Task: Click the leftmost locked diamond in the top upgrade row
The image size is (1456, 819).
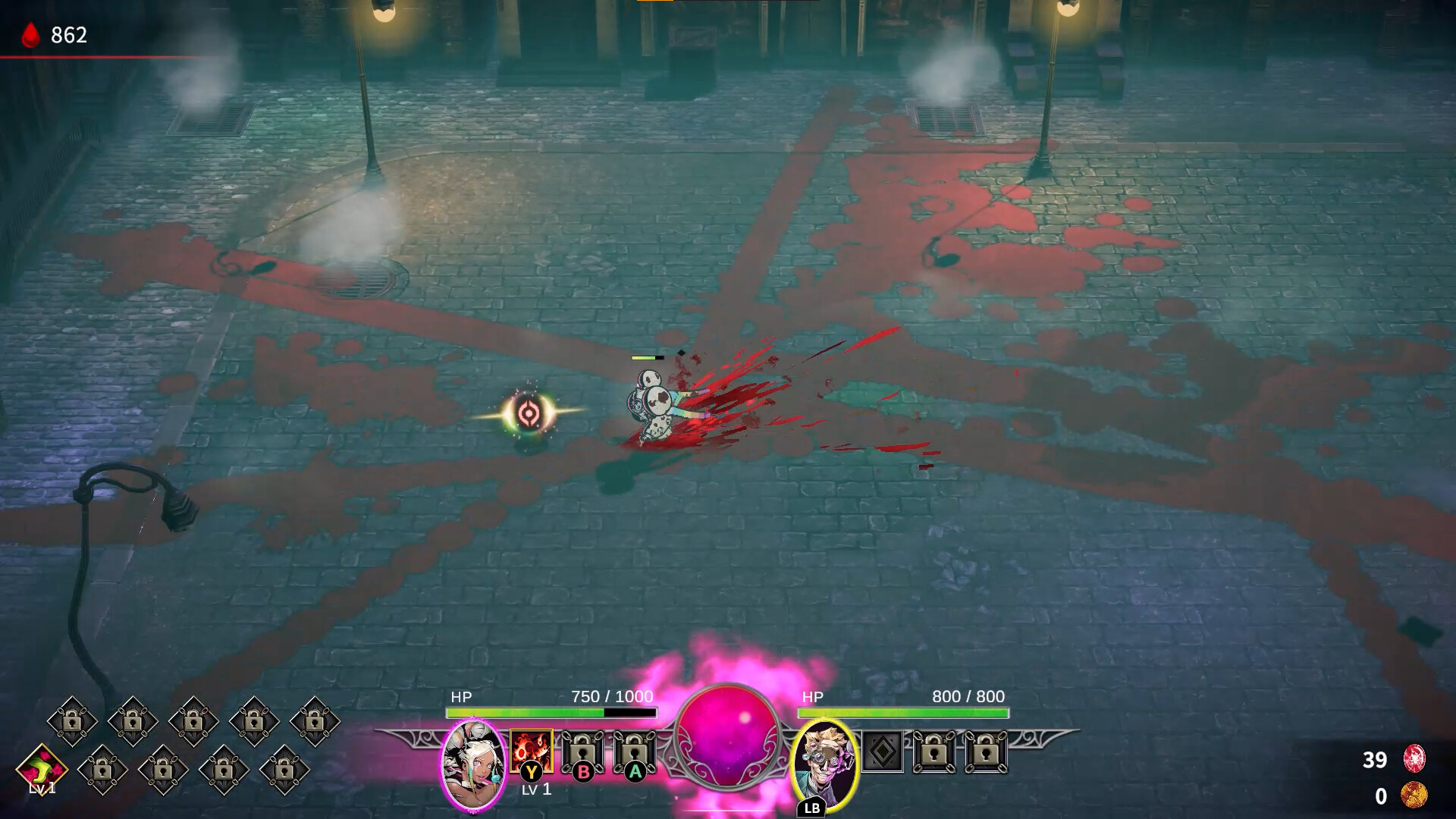Action: pos(72,720)
